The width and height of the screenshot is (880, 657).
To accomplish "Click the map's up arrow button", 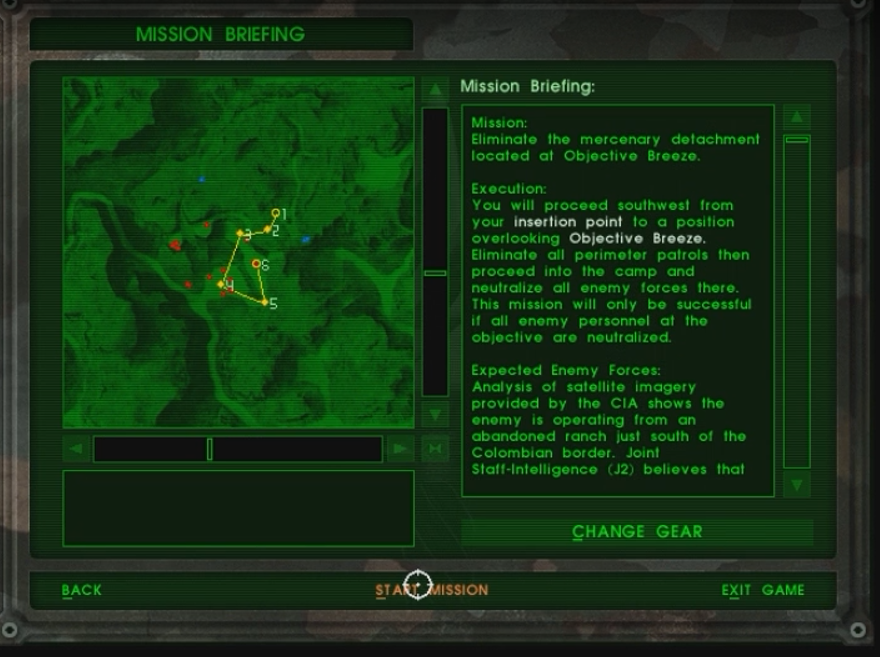I will tap(435, 90).
